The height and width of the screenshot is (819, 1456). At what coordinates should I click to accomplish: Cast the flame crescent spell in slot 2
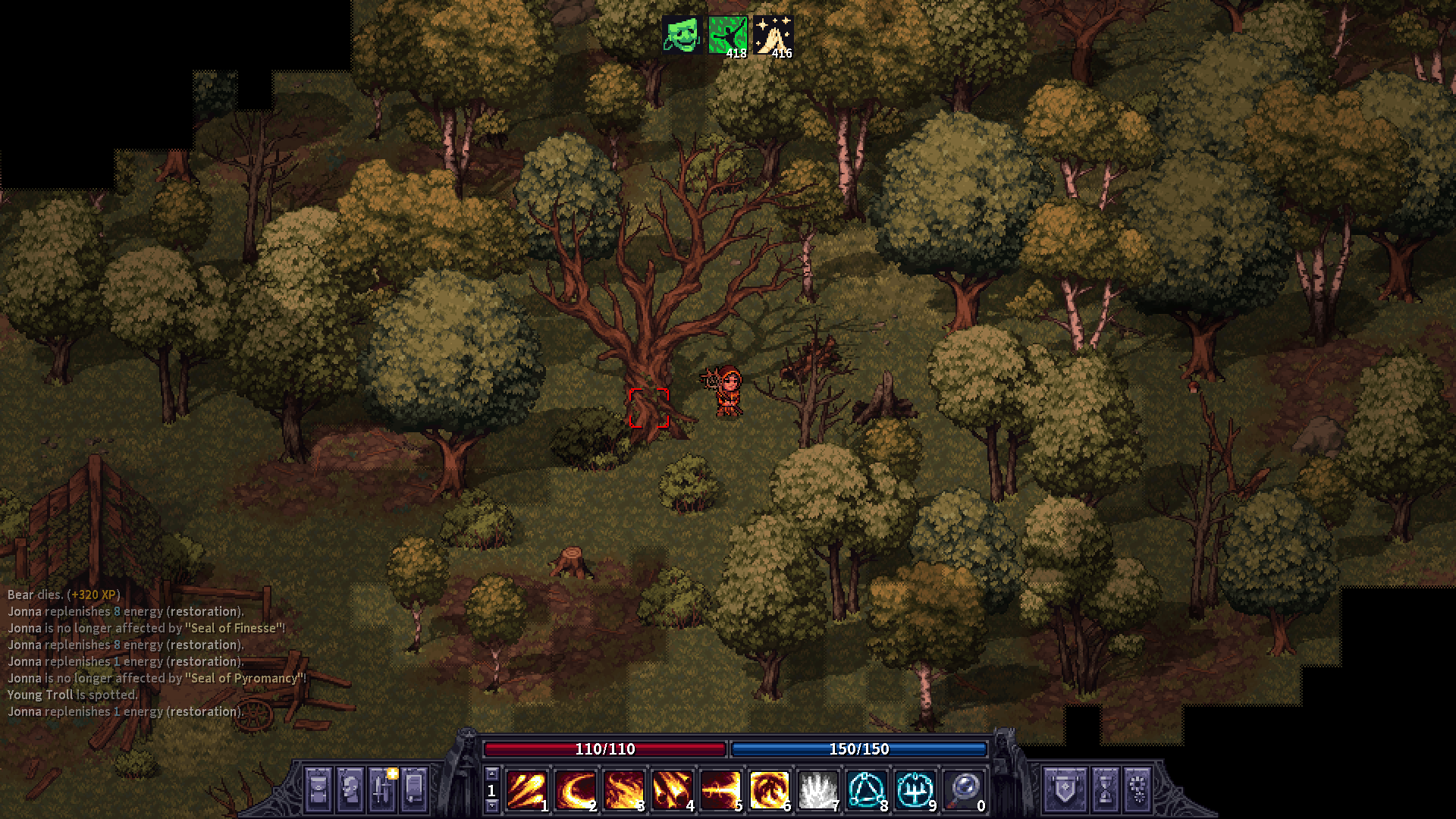pyautogui.click(x=575, y=790)
